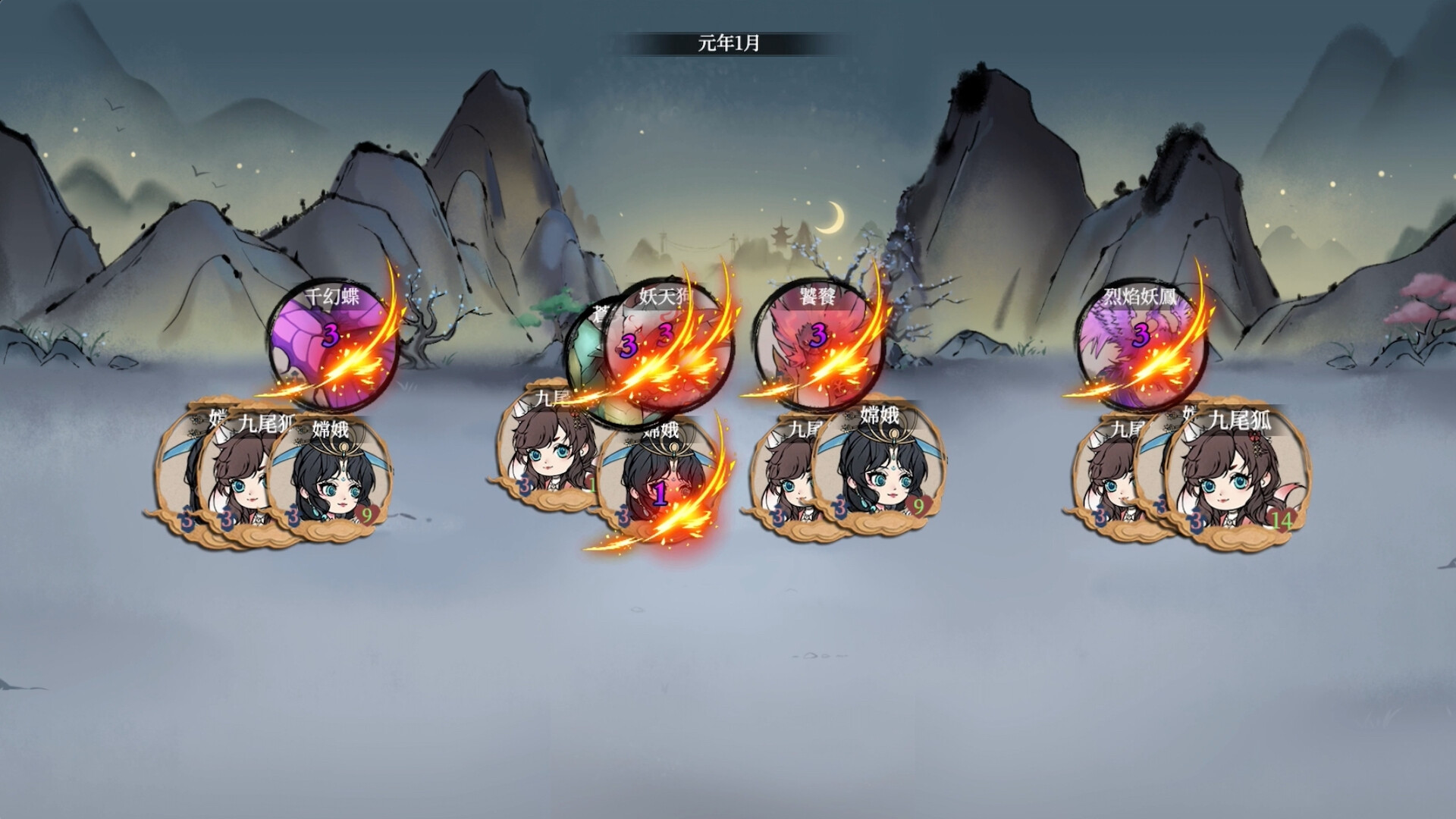Screen dimensions: 1456x819
Task: Choose the 妖天狗 enemy token
Action: click(x=667, y=341)
